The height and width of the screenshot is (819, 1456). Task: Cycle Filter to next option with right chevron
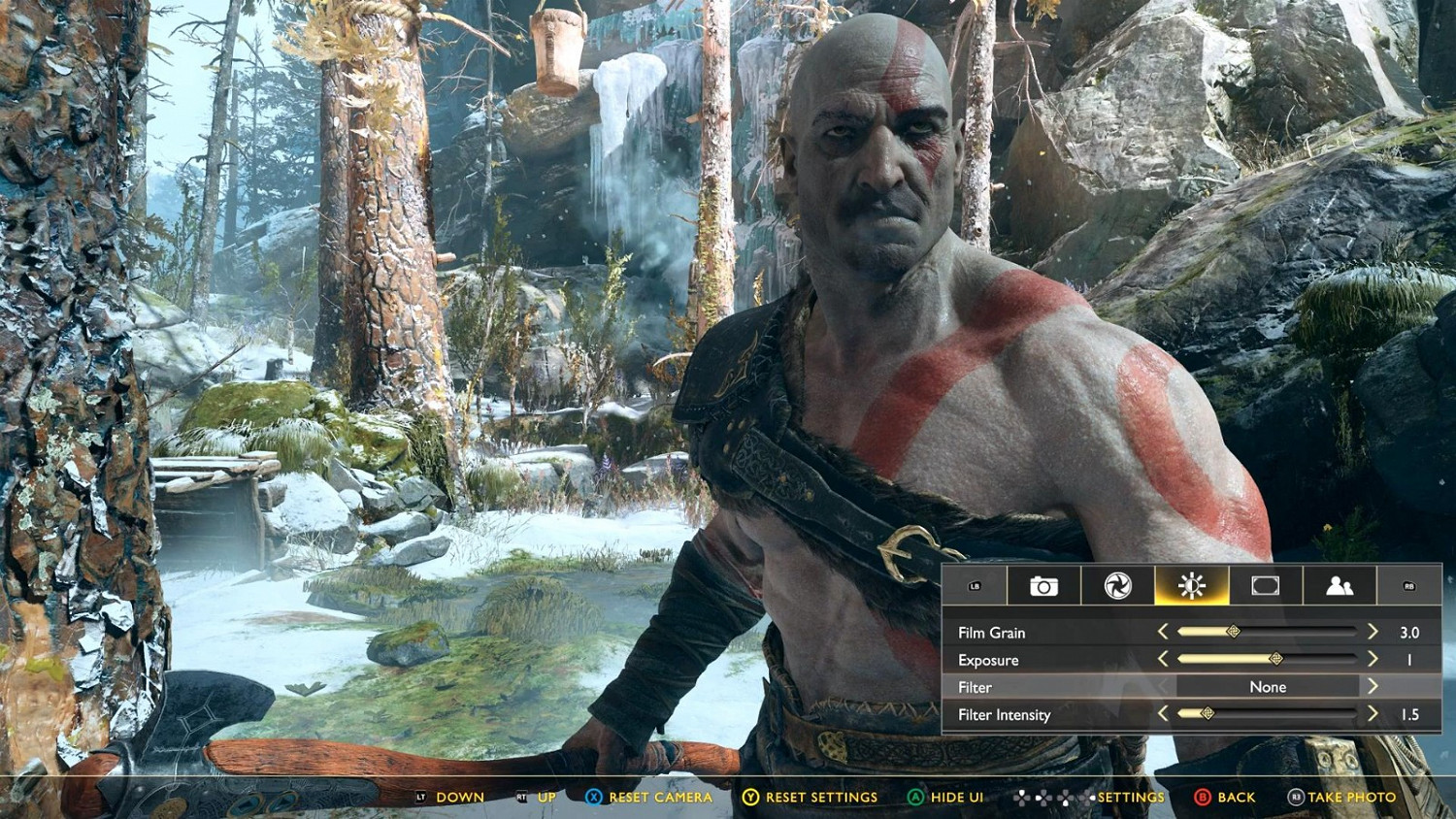[x=1374, y=686]
